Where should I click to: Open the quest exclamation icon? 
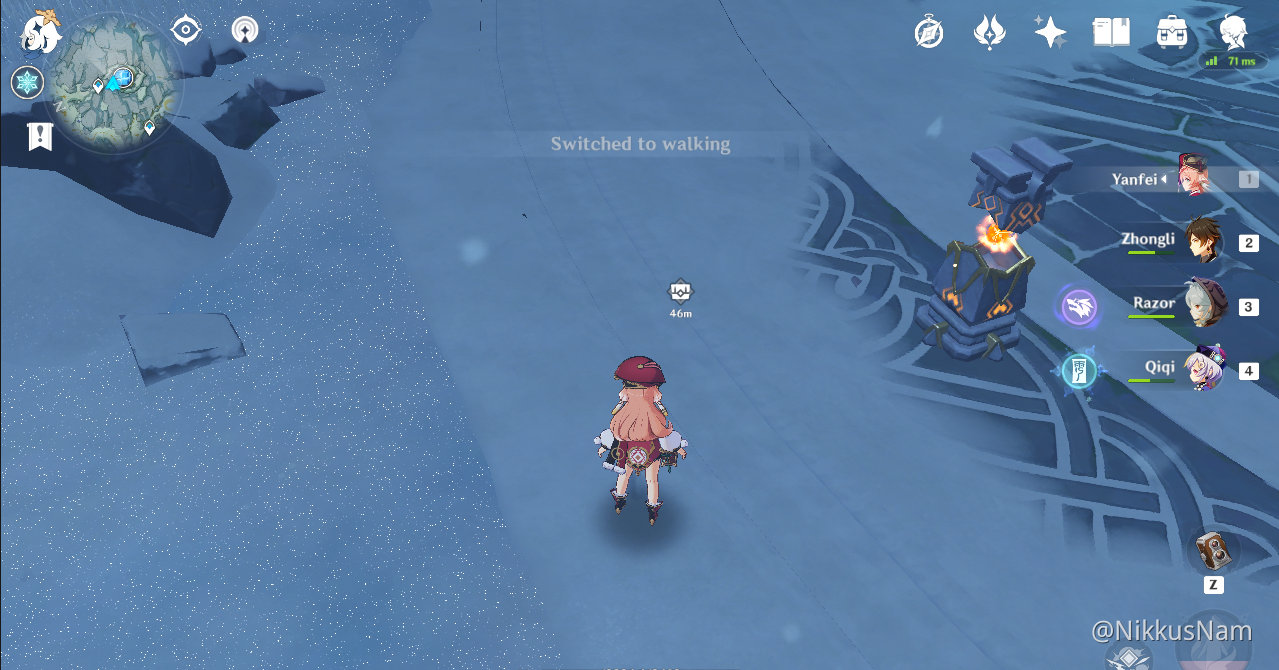click(40, 136)
